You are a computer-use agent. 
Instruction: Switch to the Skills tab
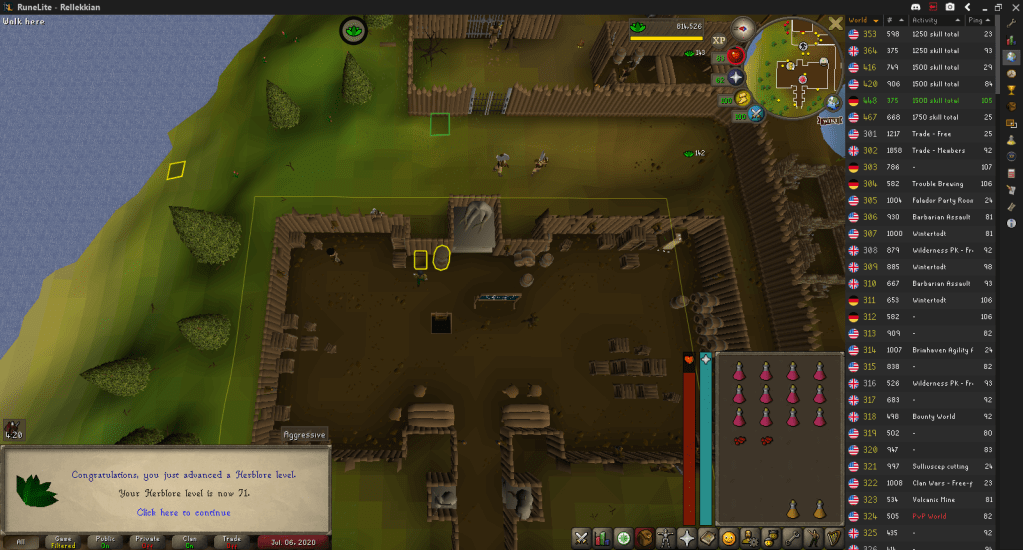point(603,538)
